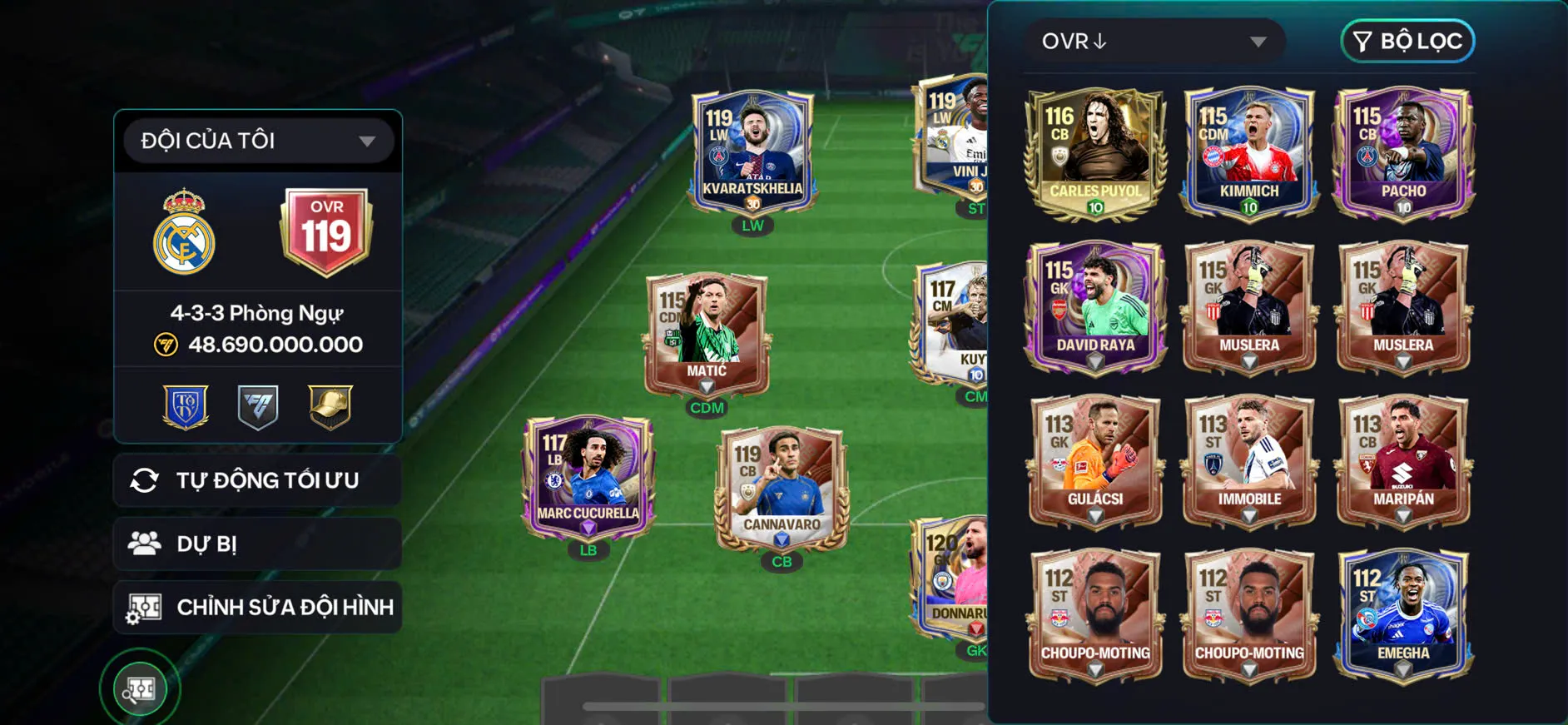The width and height of the screenshot is (1568, 725).
Task: Tap the round formation search icon
Action: click(x=140, y=688)
